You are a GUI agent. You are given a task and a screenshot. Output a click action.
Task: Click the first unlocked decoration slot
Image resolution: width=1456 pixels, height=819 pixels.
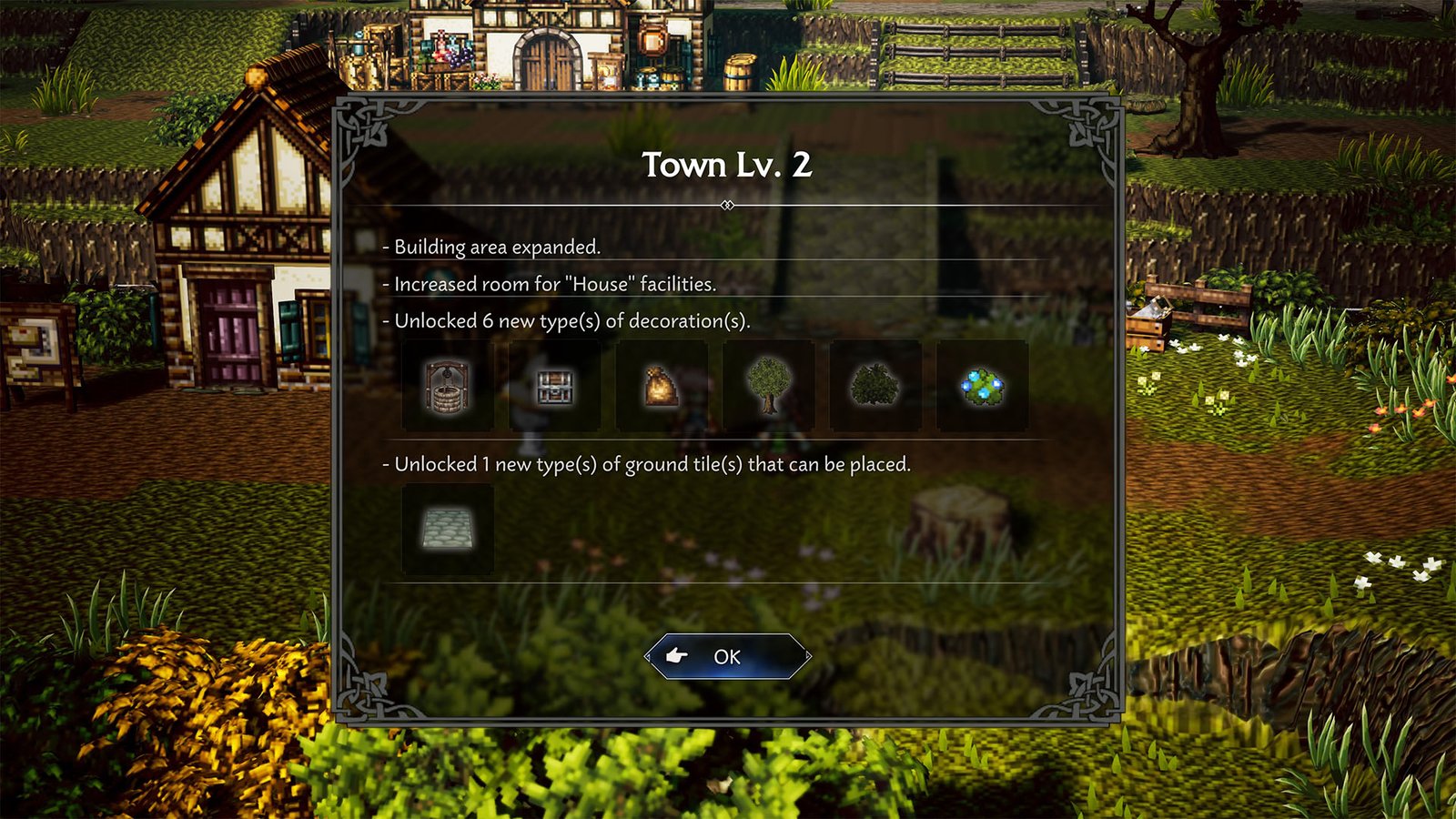click(447, 385)
